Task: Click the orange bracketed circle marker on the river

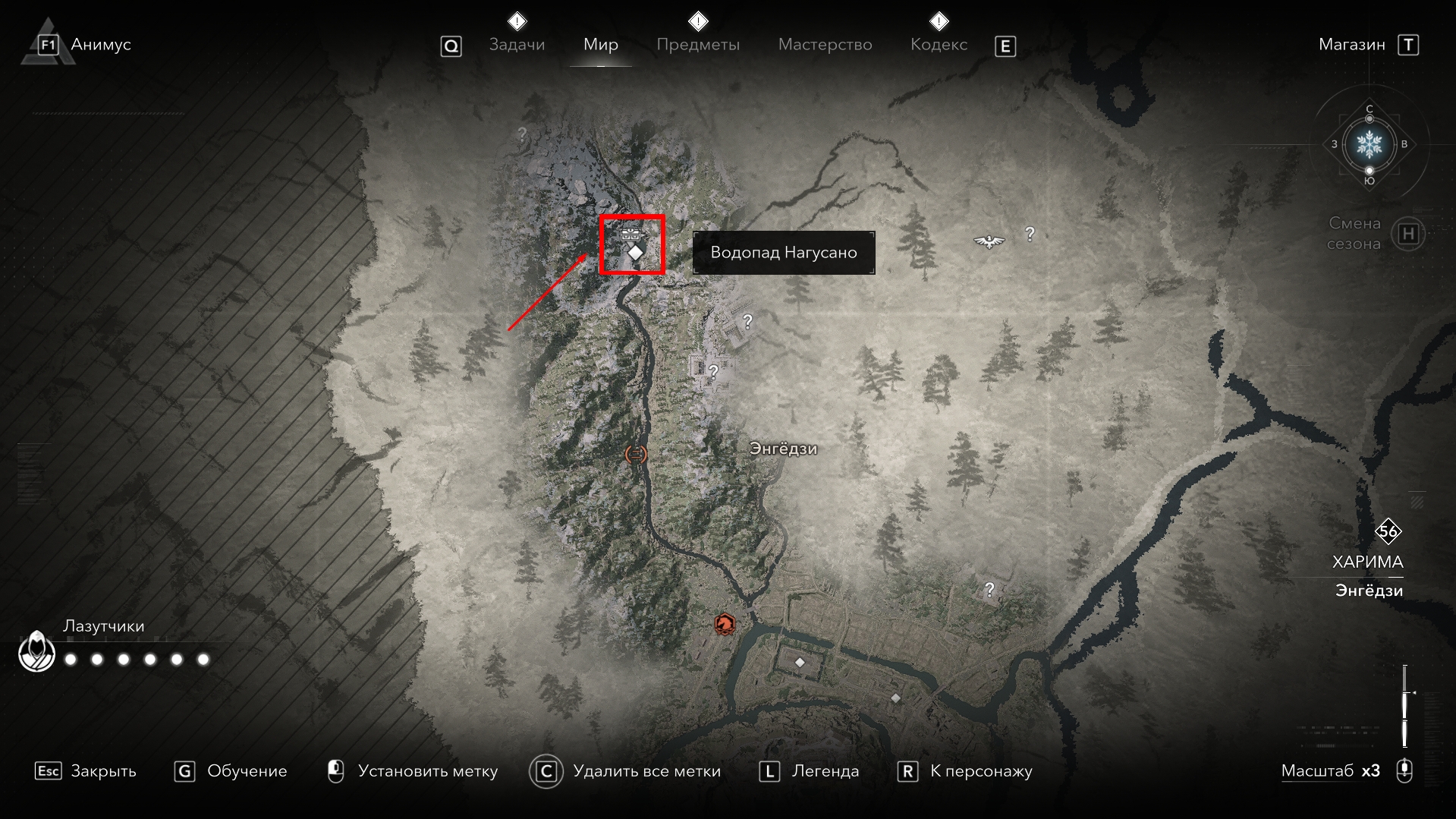Action: (635, 454)
